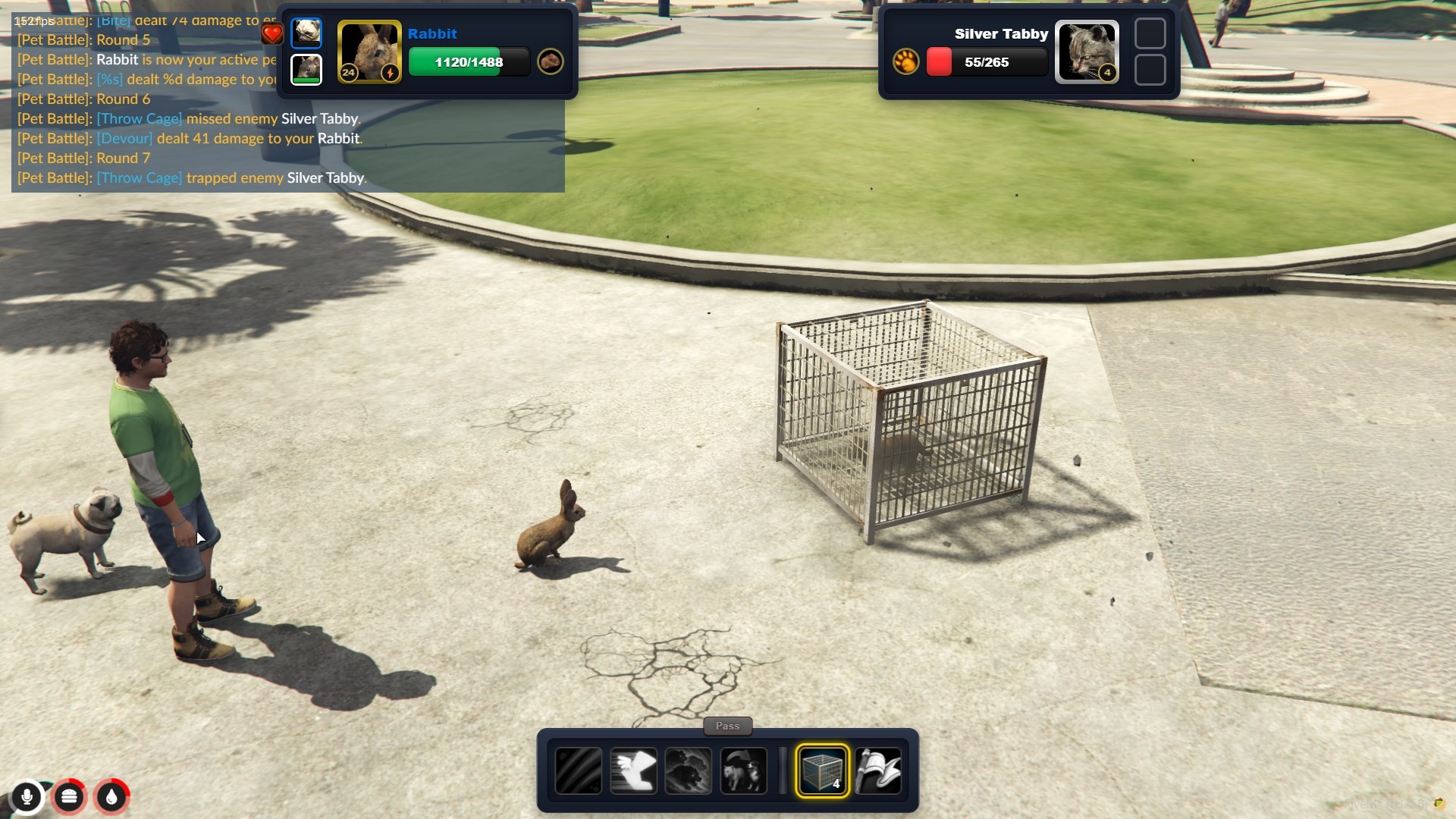Inspect the enemy Silver Tabby portrait
Viewport: 1456px width, 819px height.
[x=1087, y=52]
